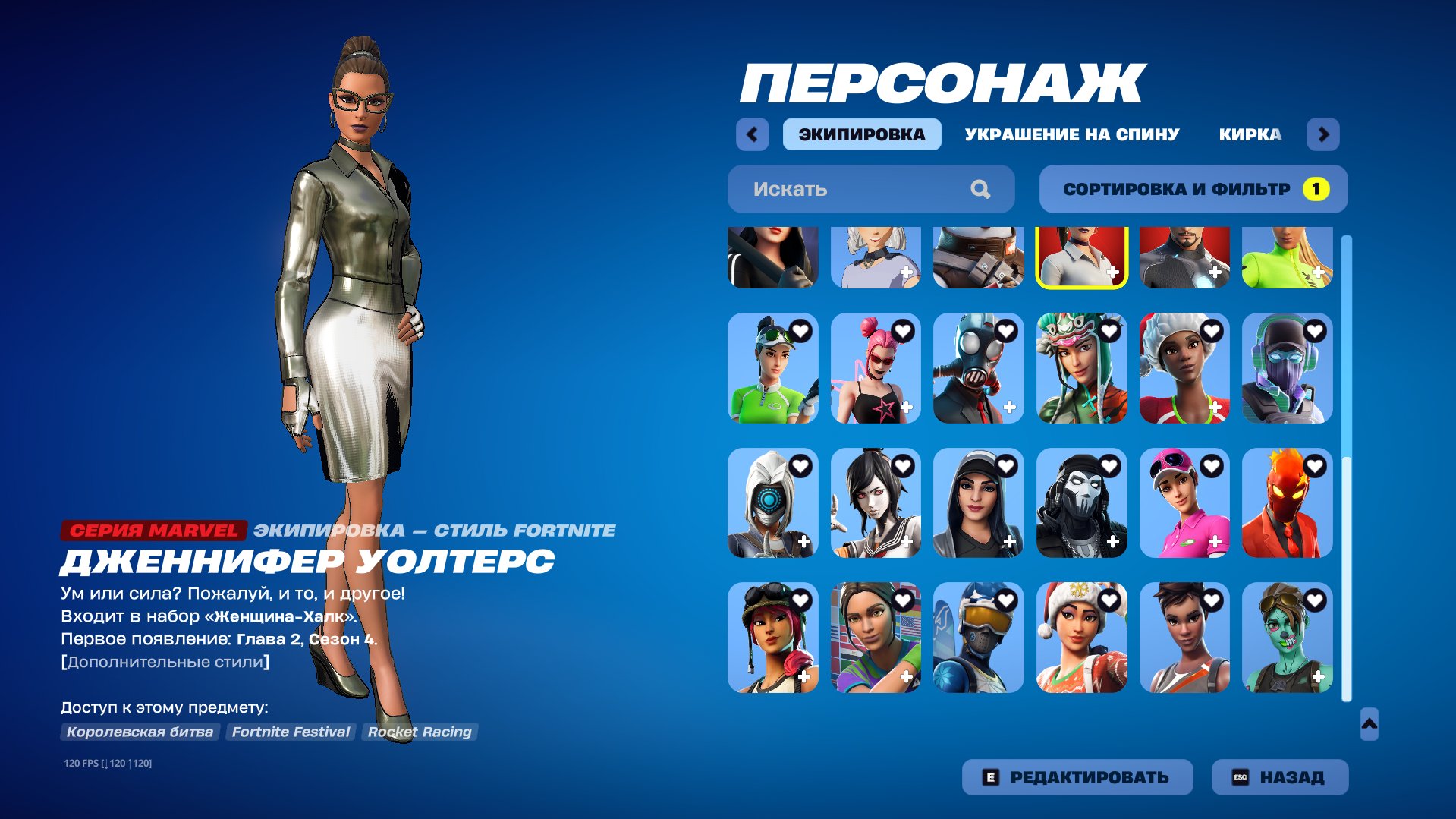Toggle favorite heart on the pink-haired skin
The width and height of the screenshot is (1456, 819).
click(903, 330)
